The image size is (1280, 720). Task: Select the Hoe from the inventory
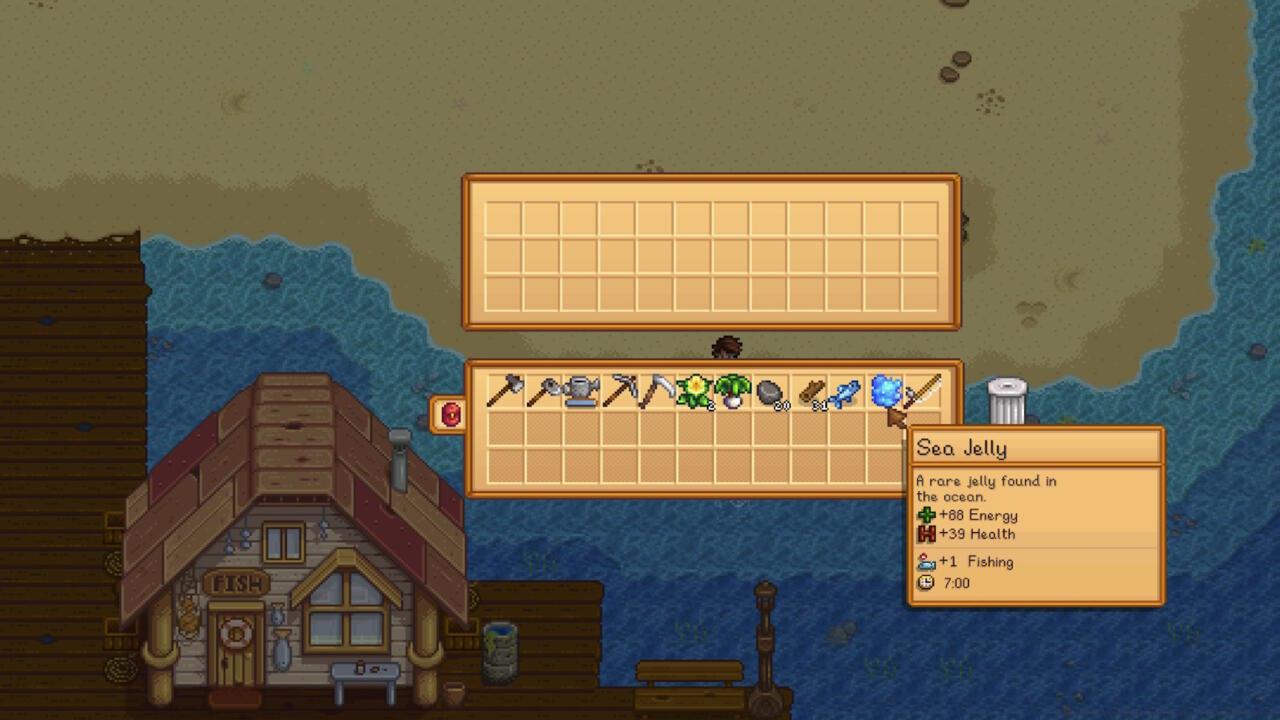tap(543, 392)
